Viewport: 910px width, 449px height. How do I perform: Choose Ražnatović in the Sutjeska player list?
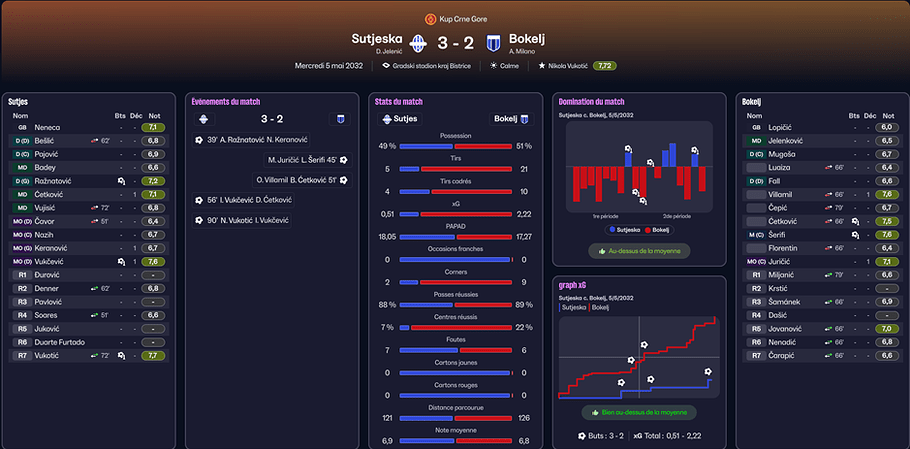click(53, 181)
